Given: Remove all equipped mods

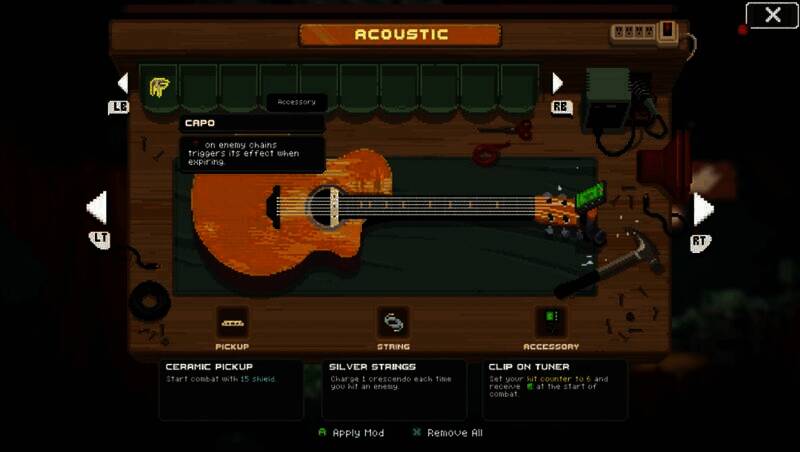Looking at the screenshot, I should click(447, 433).
